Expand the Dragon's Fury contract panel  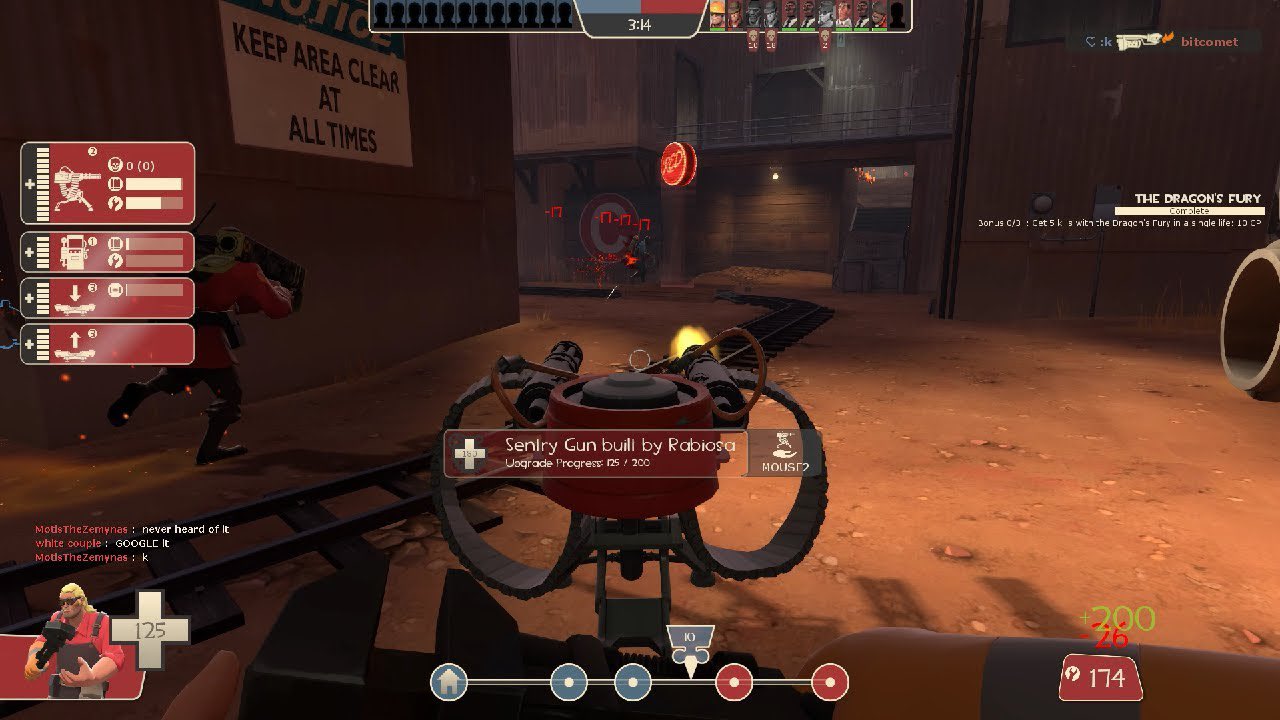[x=1195, y=200]
